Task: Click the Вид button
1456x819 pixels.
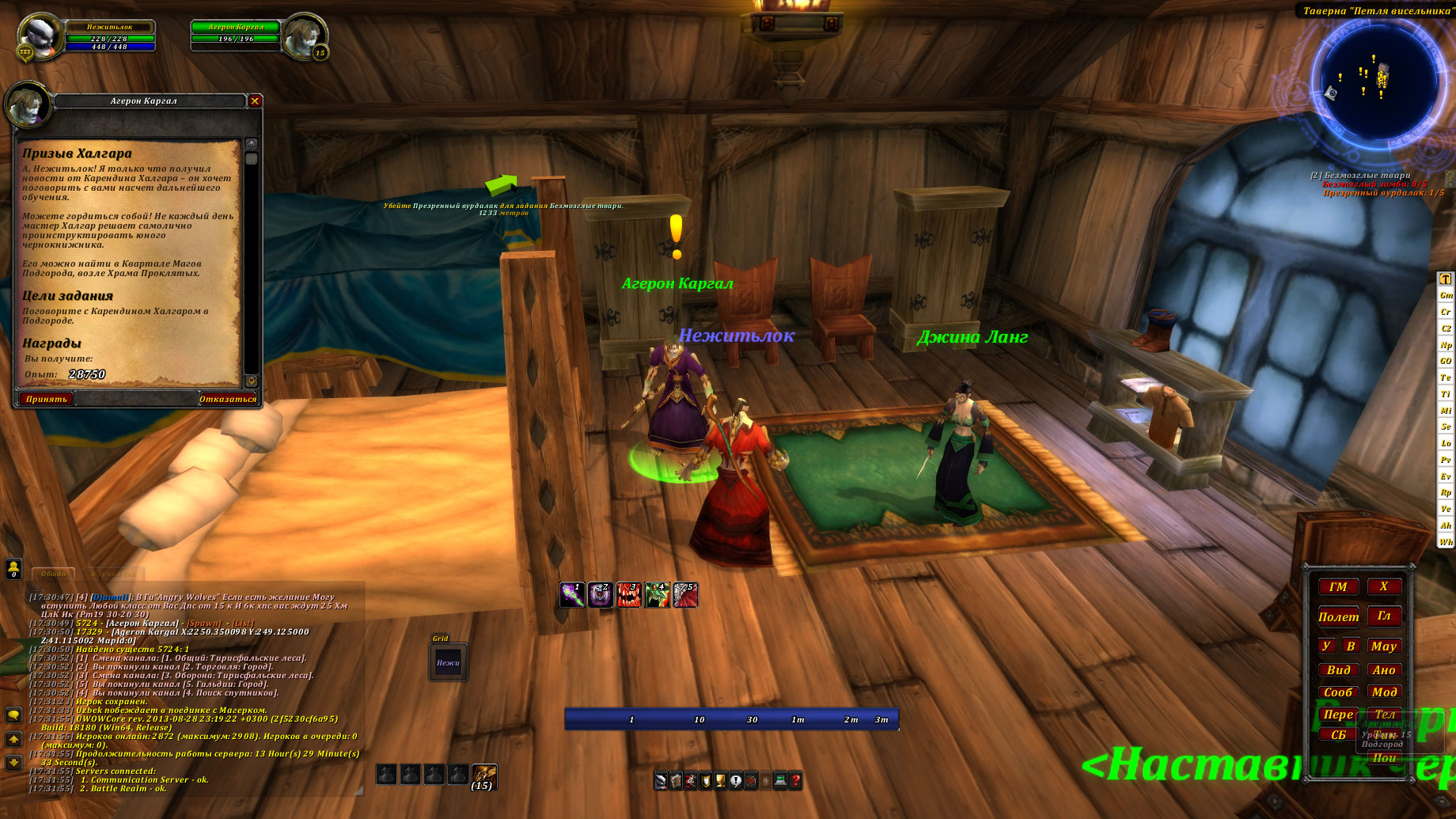Action: 1338,669
